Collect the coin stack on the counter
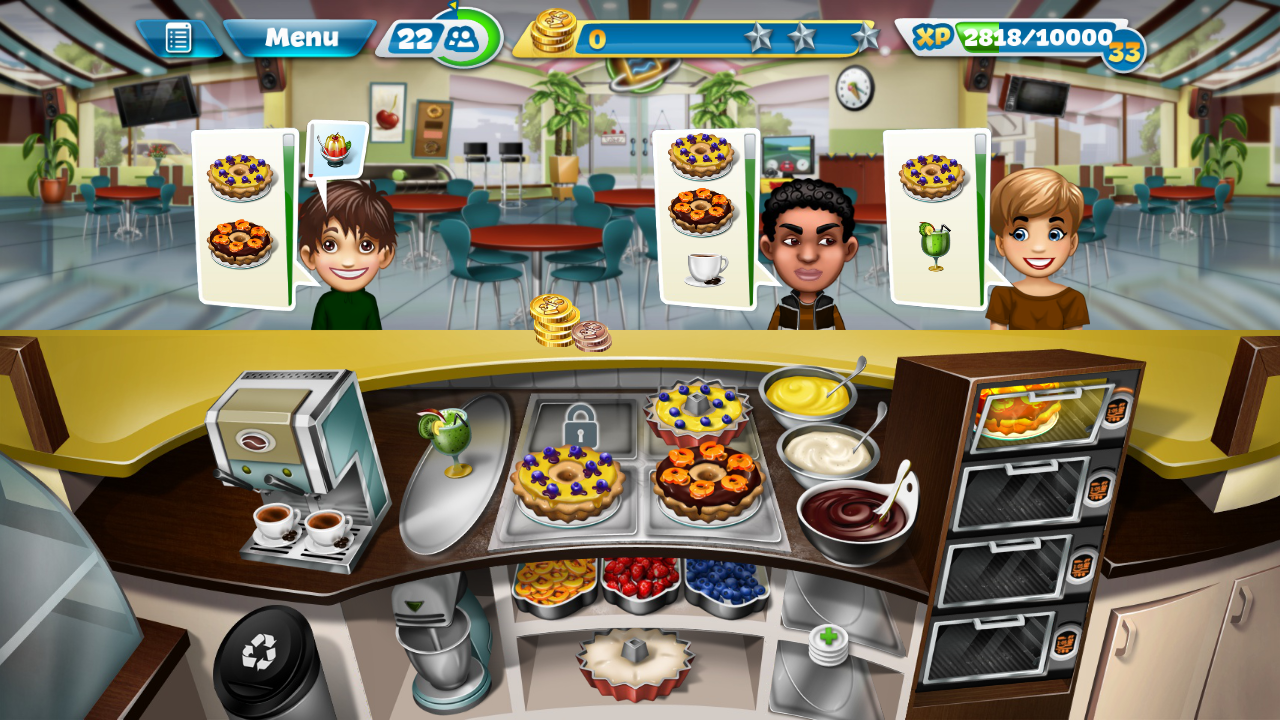 556,324
